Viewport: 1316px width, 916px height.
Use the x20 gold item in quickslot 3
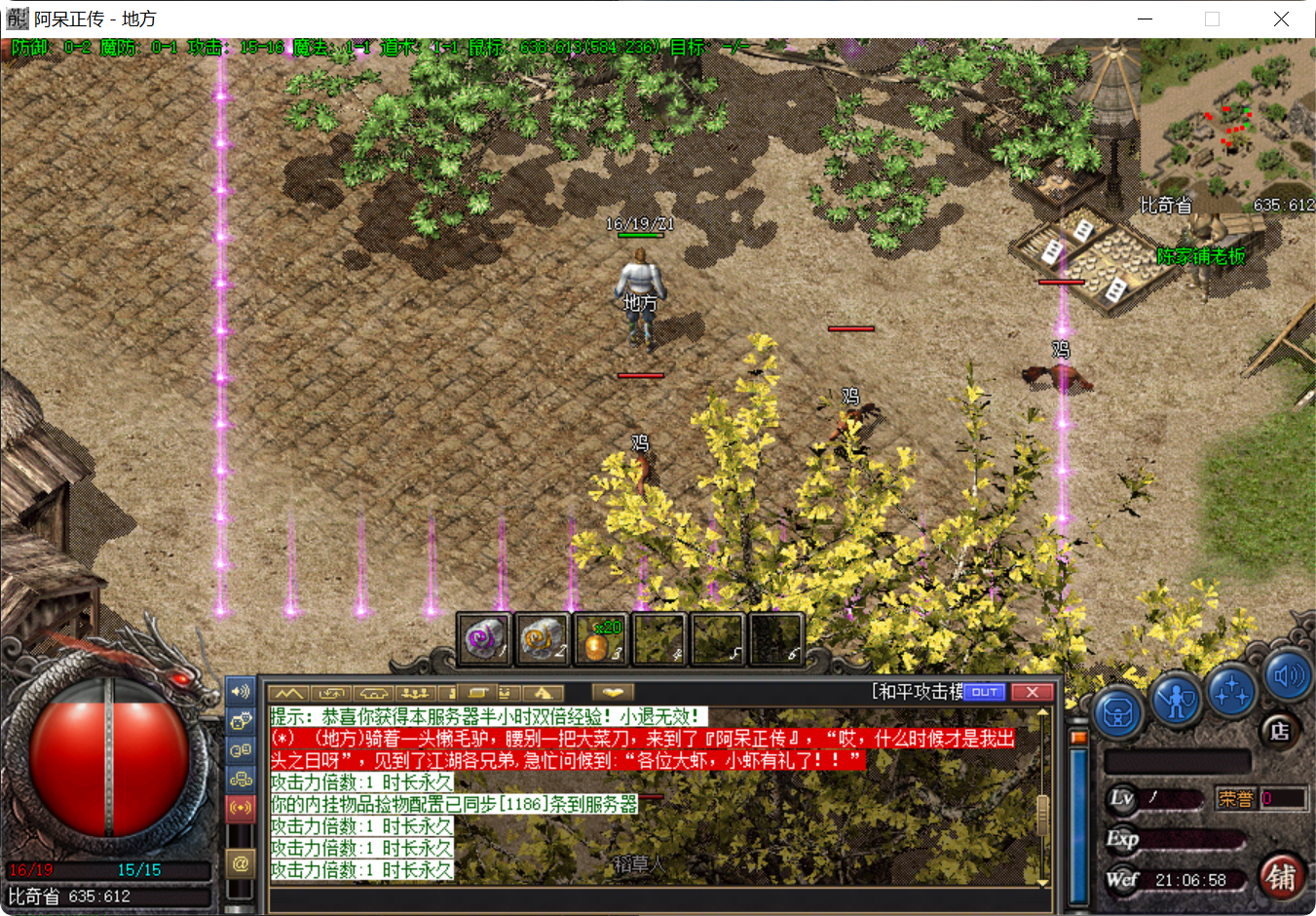click(601, 638)
